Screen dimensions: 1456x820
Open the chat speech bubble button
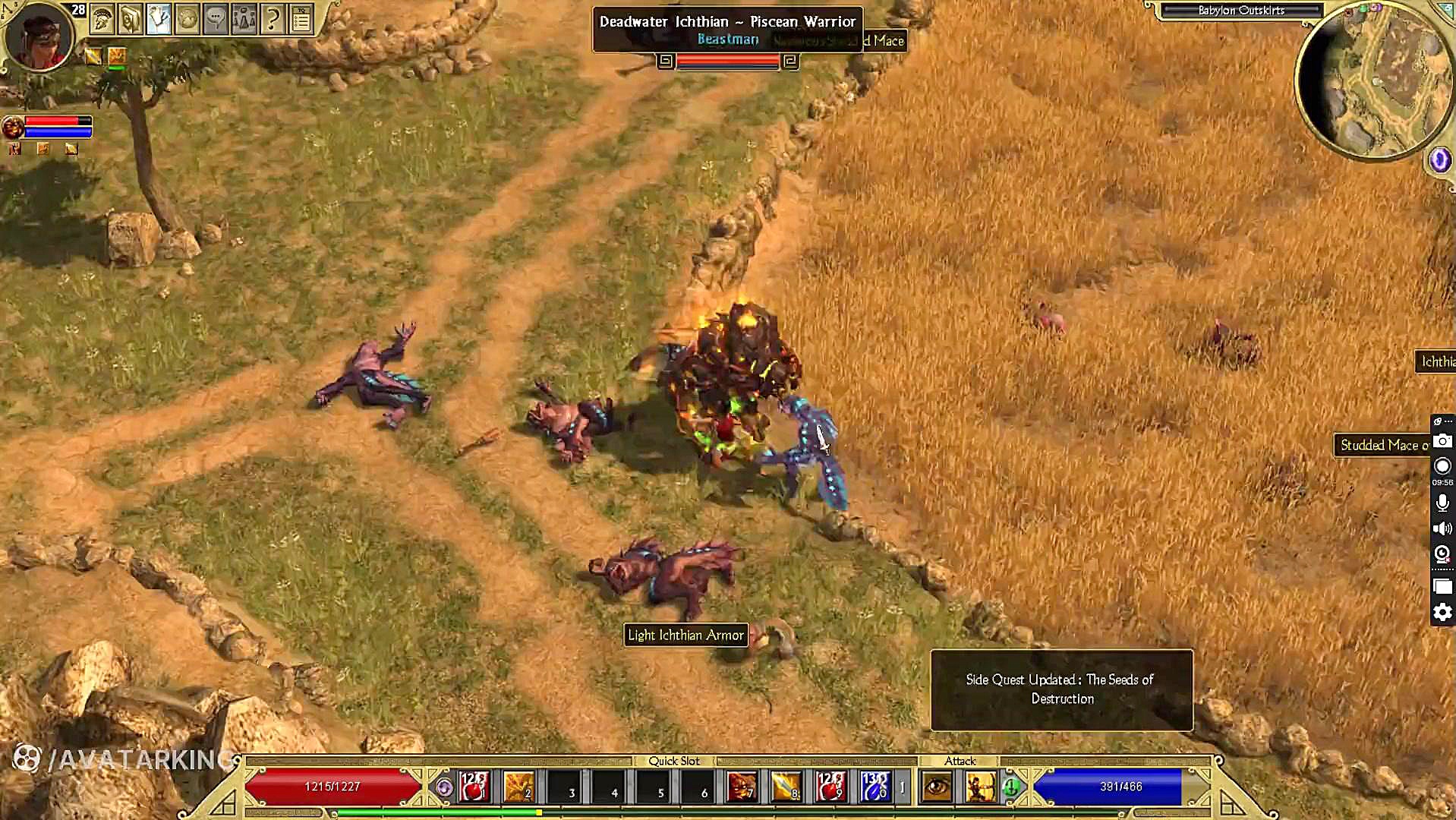(x=216, y=20)
